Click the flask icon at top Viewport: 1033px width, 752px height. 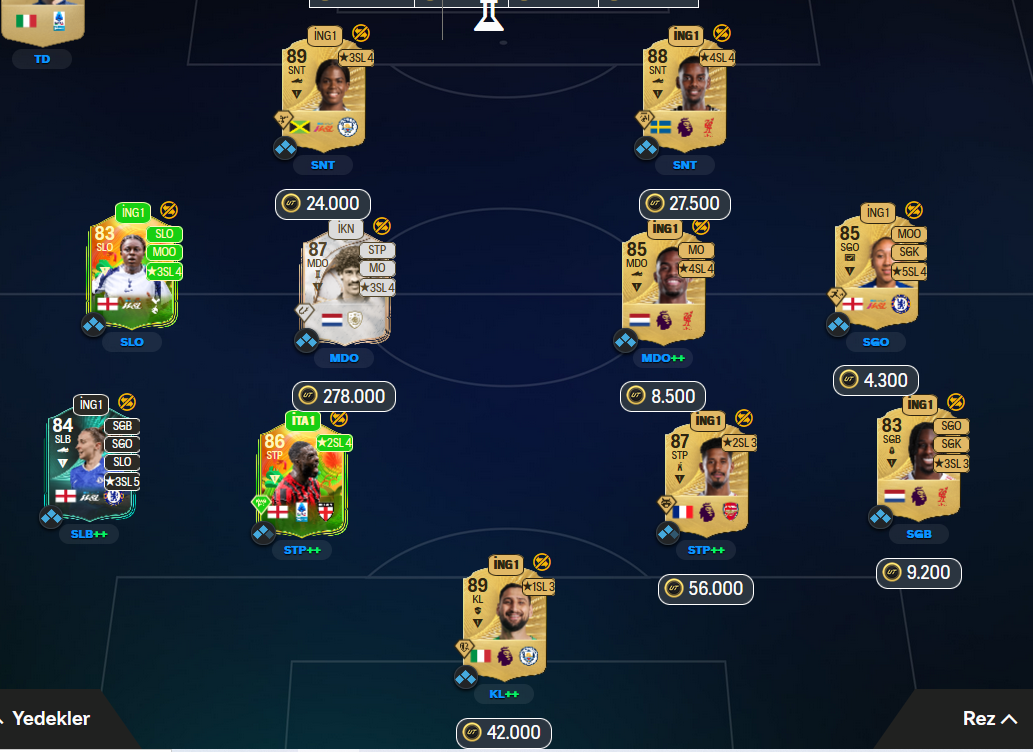coord(487,16)
